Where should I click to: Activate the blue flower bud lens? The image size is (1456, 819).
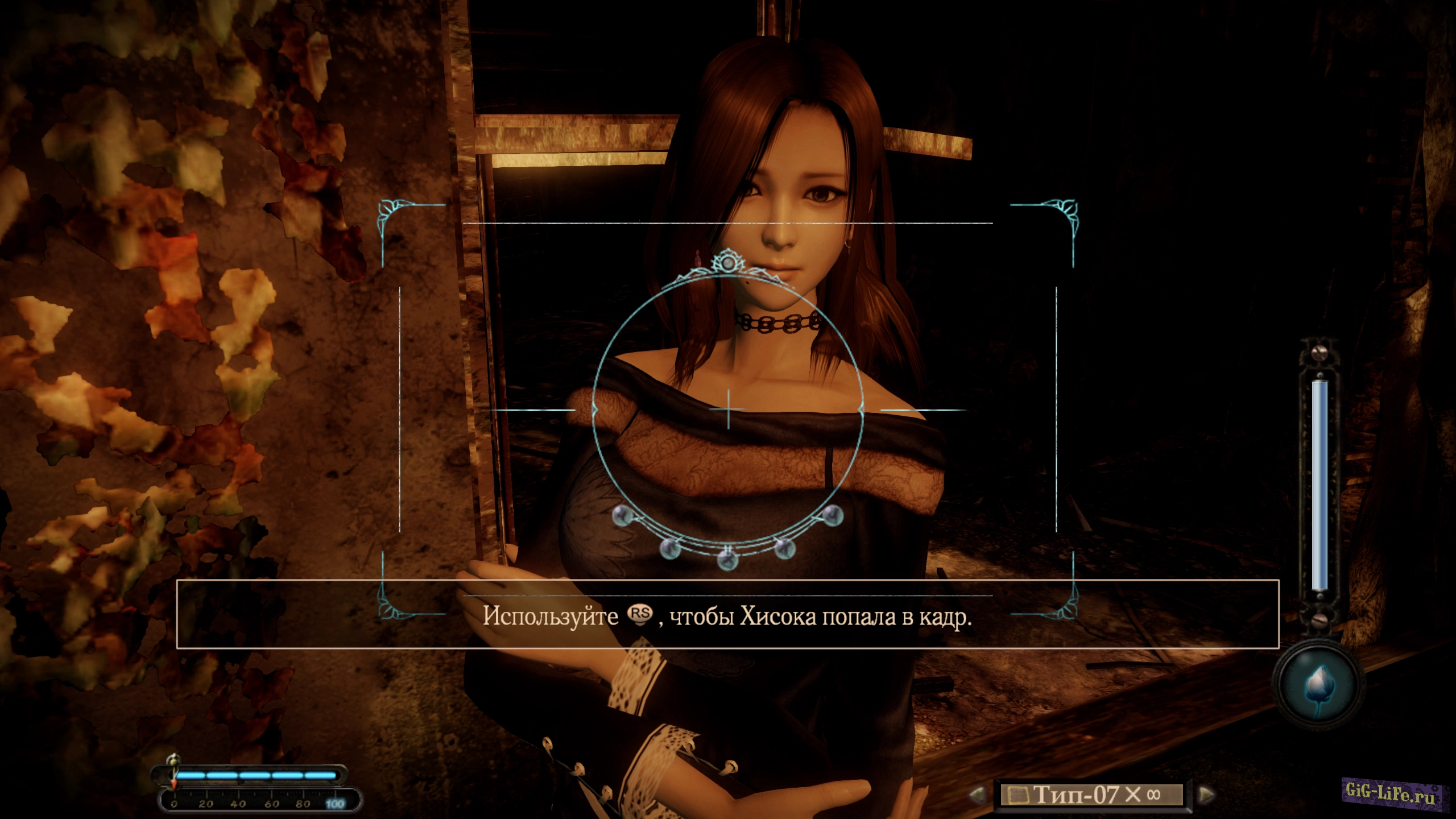(x=1317, y=685)
